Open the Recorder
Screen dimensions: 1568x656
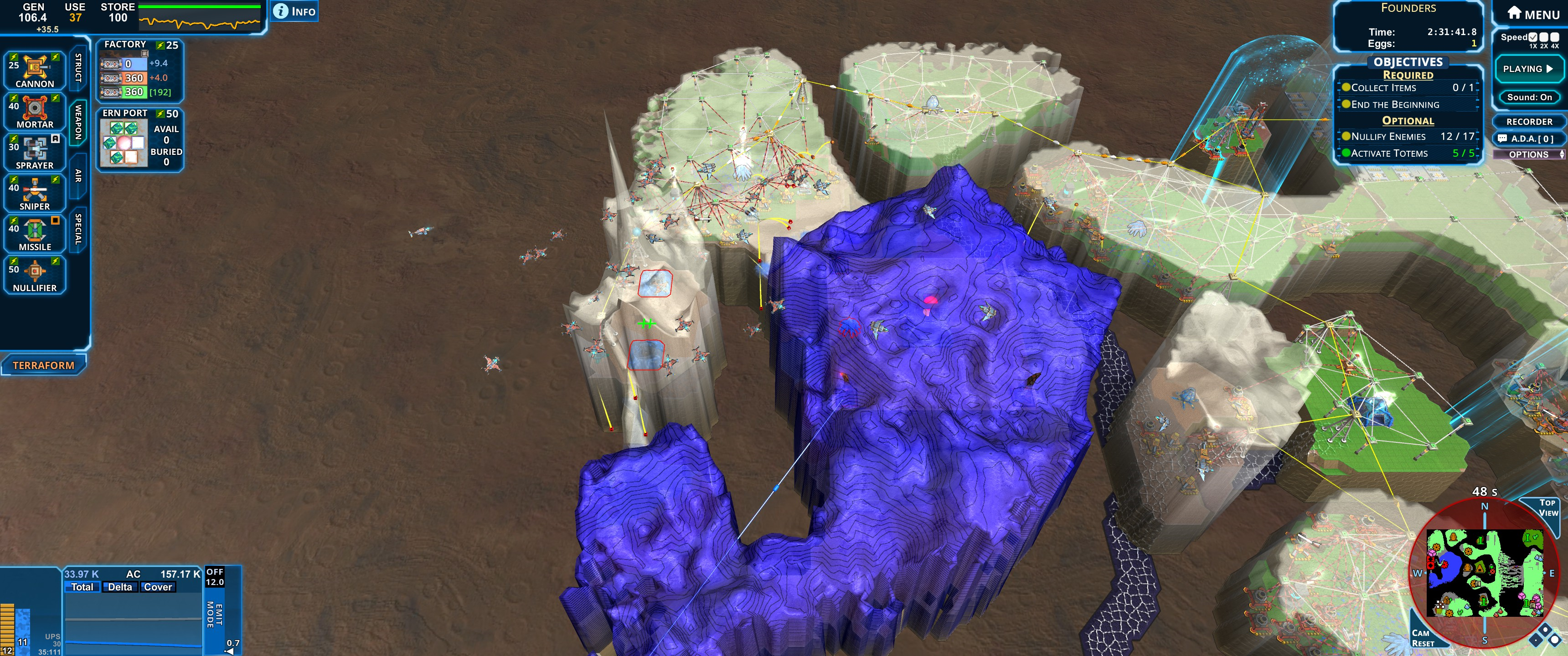pyautogui.click(x=1529, y=122)
